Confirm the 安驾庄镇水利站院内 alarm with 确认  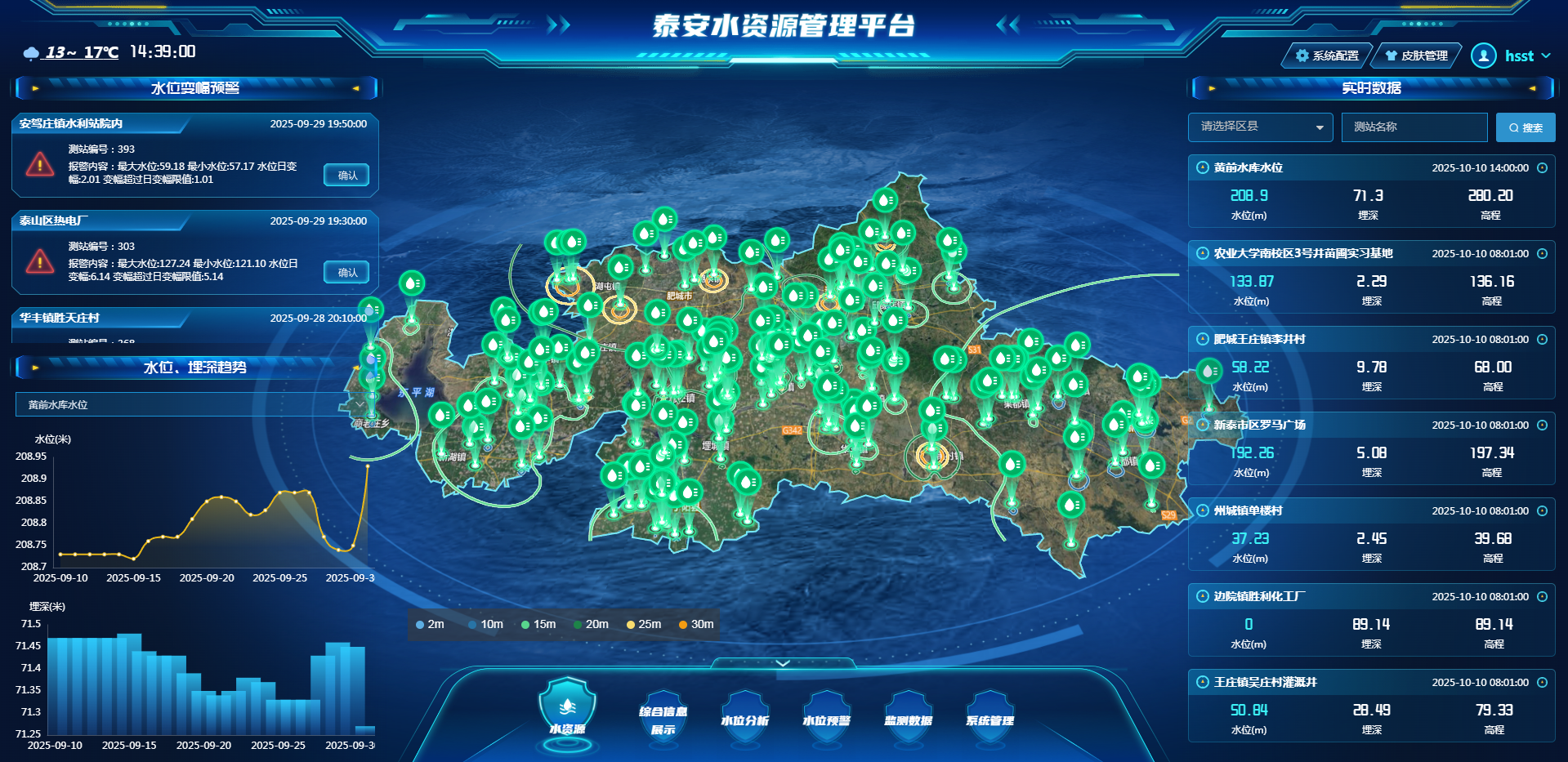click(x=346, y=175)
